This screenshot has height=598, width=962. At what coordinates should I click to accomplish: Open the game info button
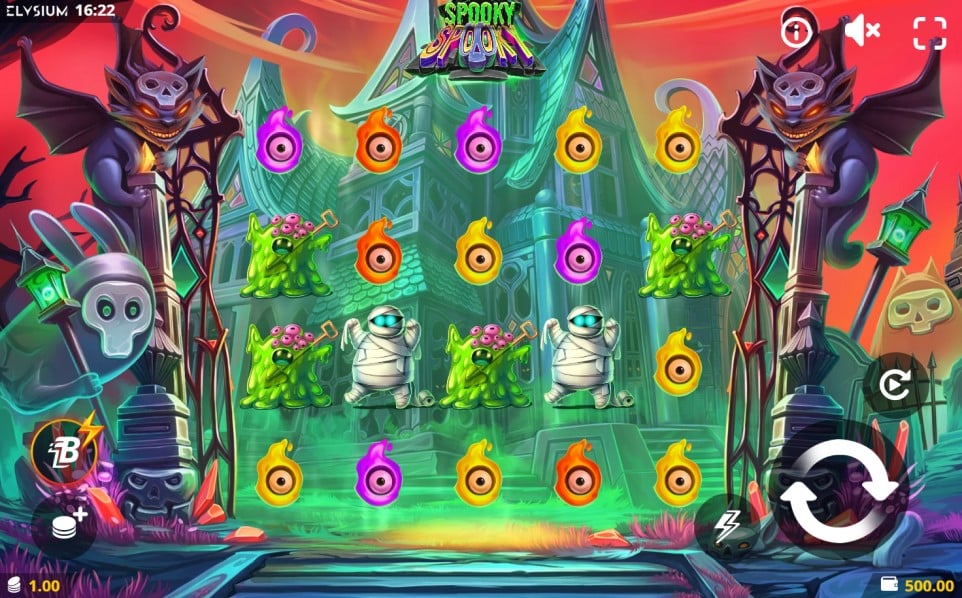[x=797, y=32]
